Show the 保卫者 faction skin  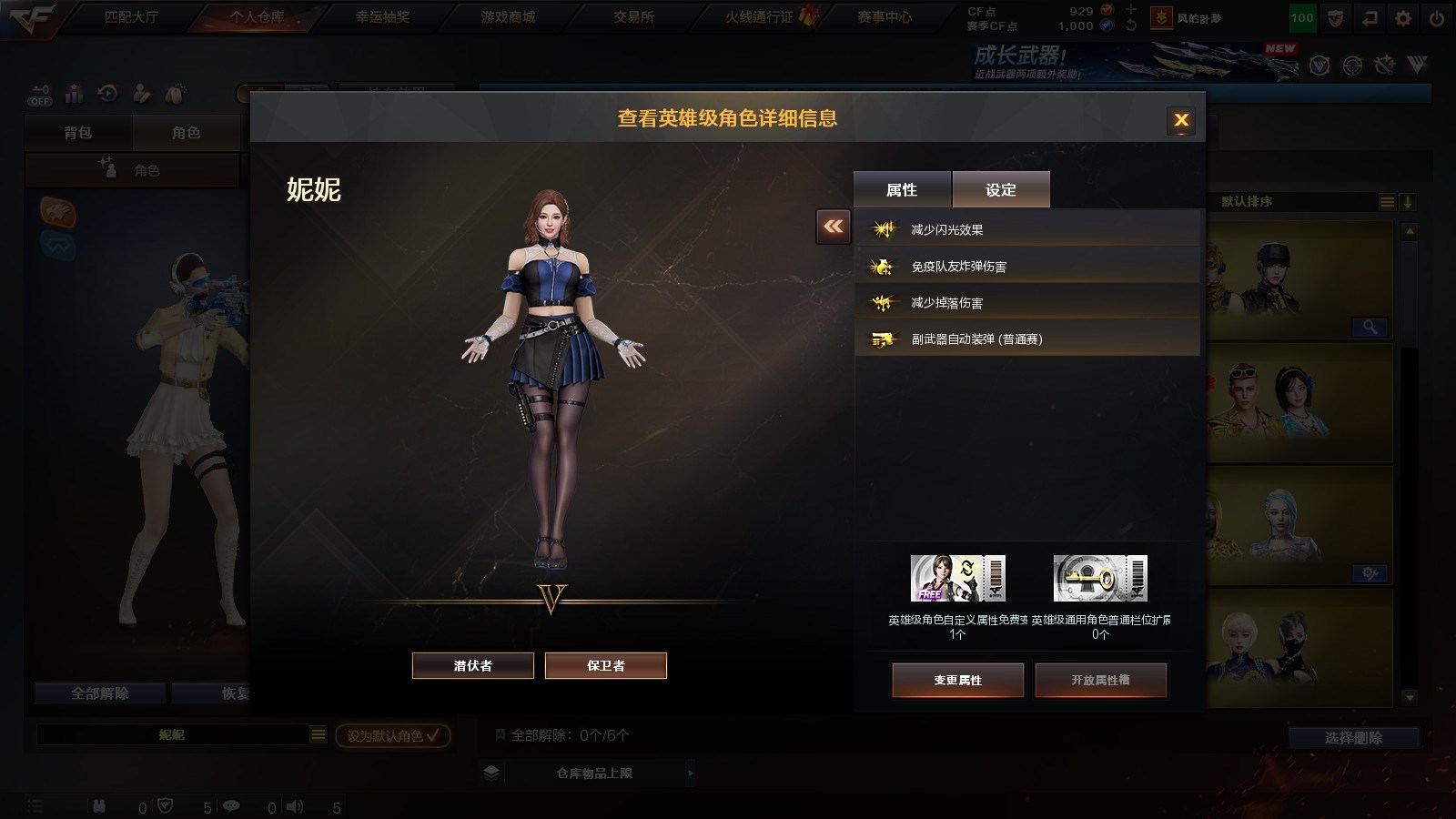pos(606,665)
